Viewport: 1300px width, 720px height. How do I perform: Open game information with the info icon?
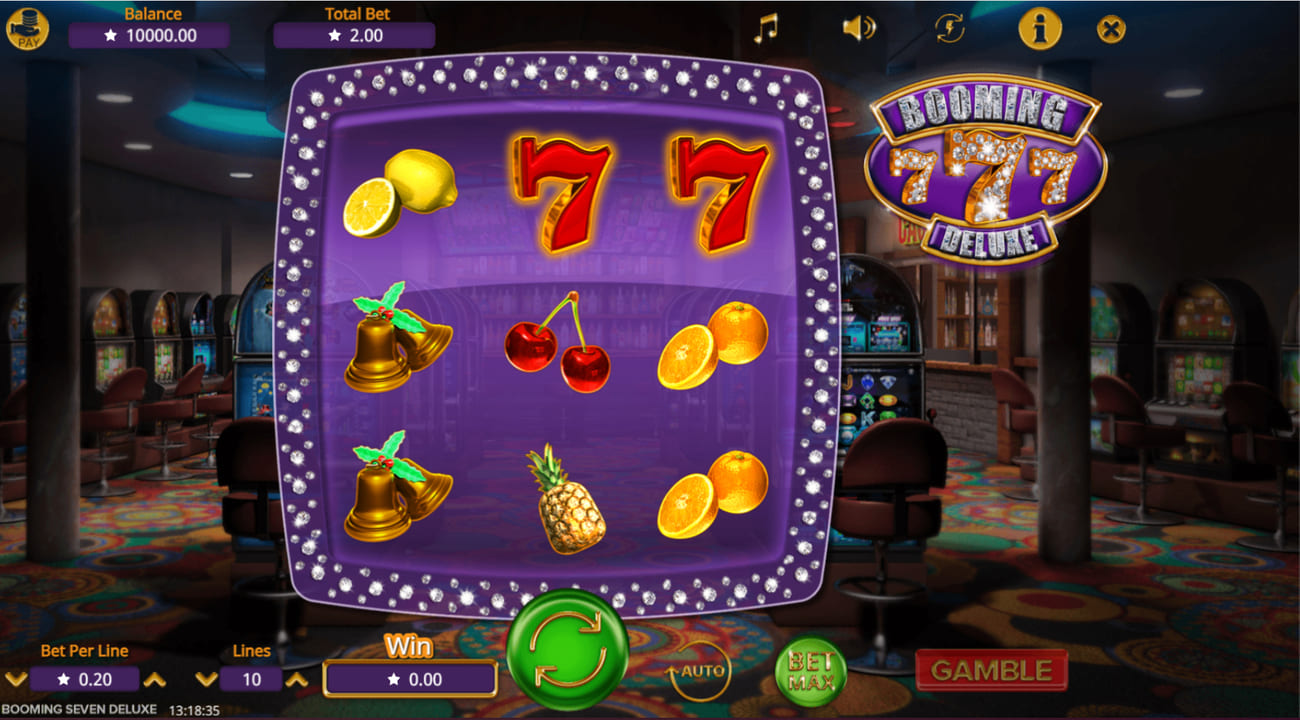click(x=1039, y=28)
